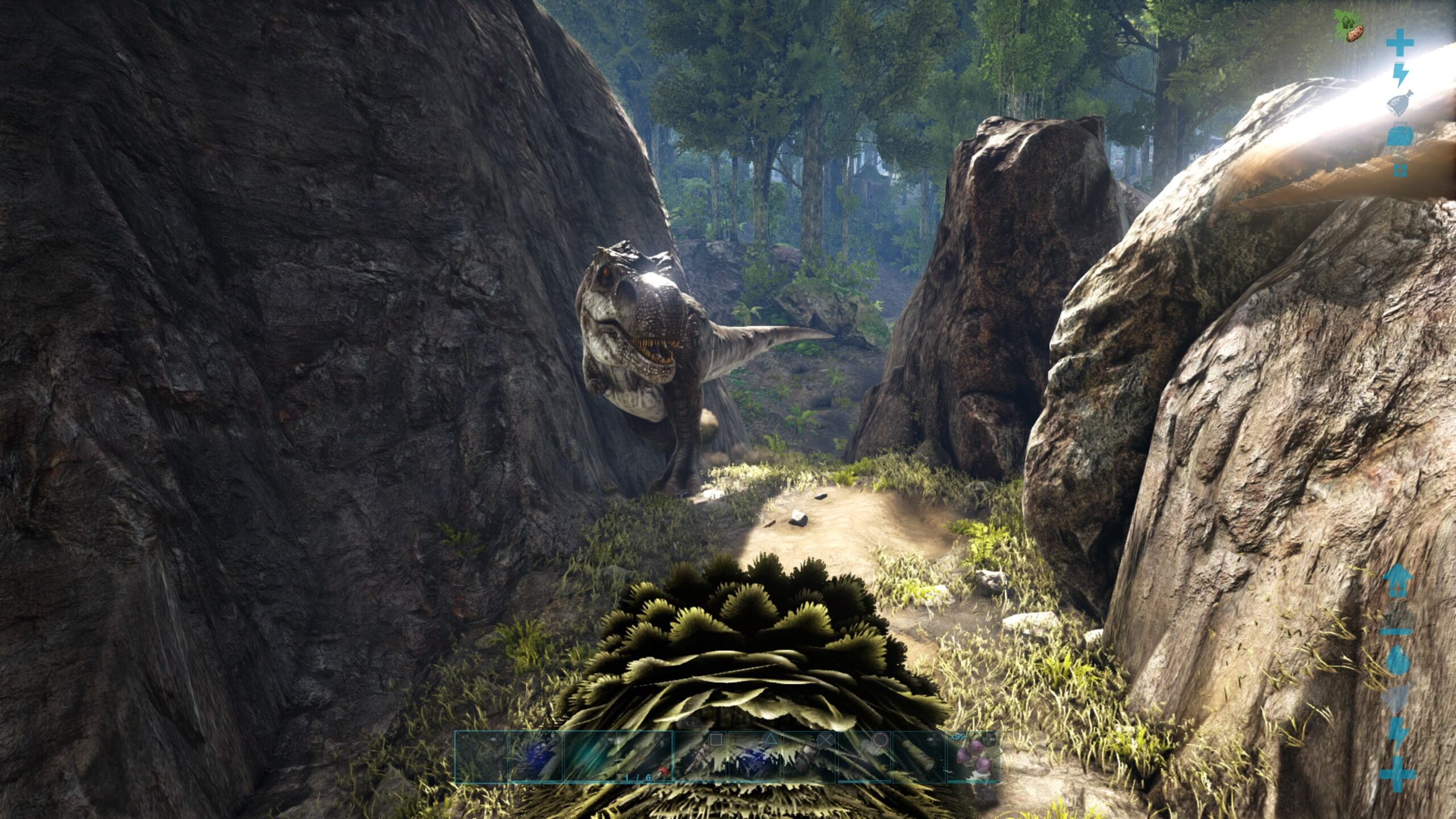Select the hatchet slot under the circle glyph

click(x=864, y=758)
